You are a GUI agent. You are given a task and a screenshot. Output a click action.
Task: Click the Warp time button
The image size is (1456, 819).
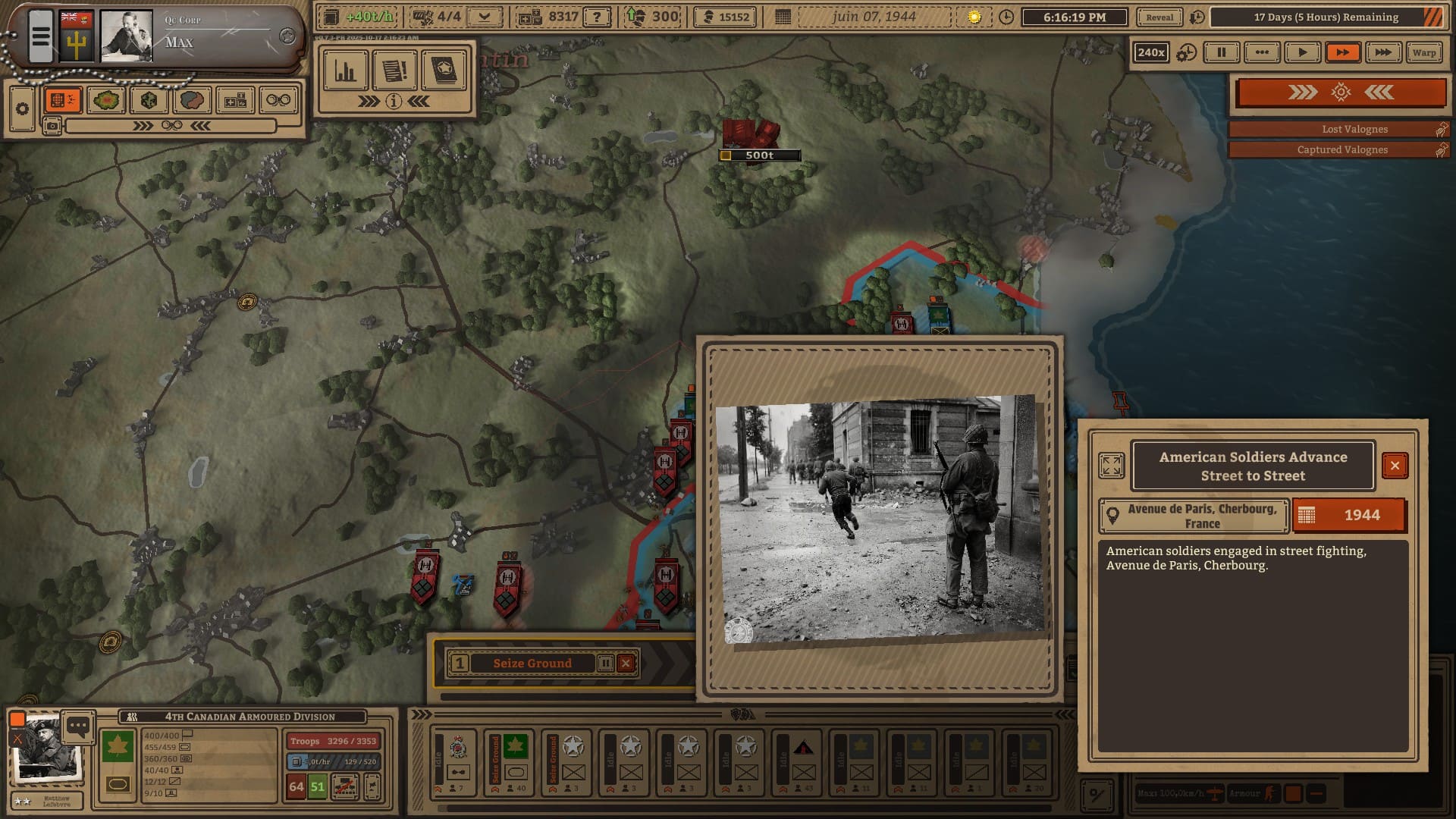tap(1423, 52)
